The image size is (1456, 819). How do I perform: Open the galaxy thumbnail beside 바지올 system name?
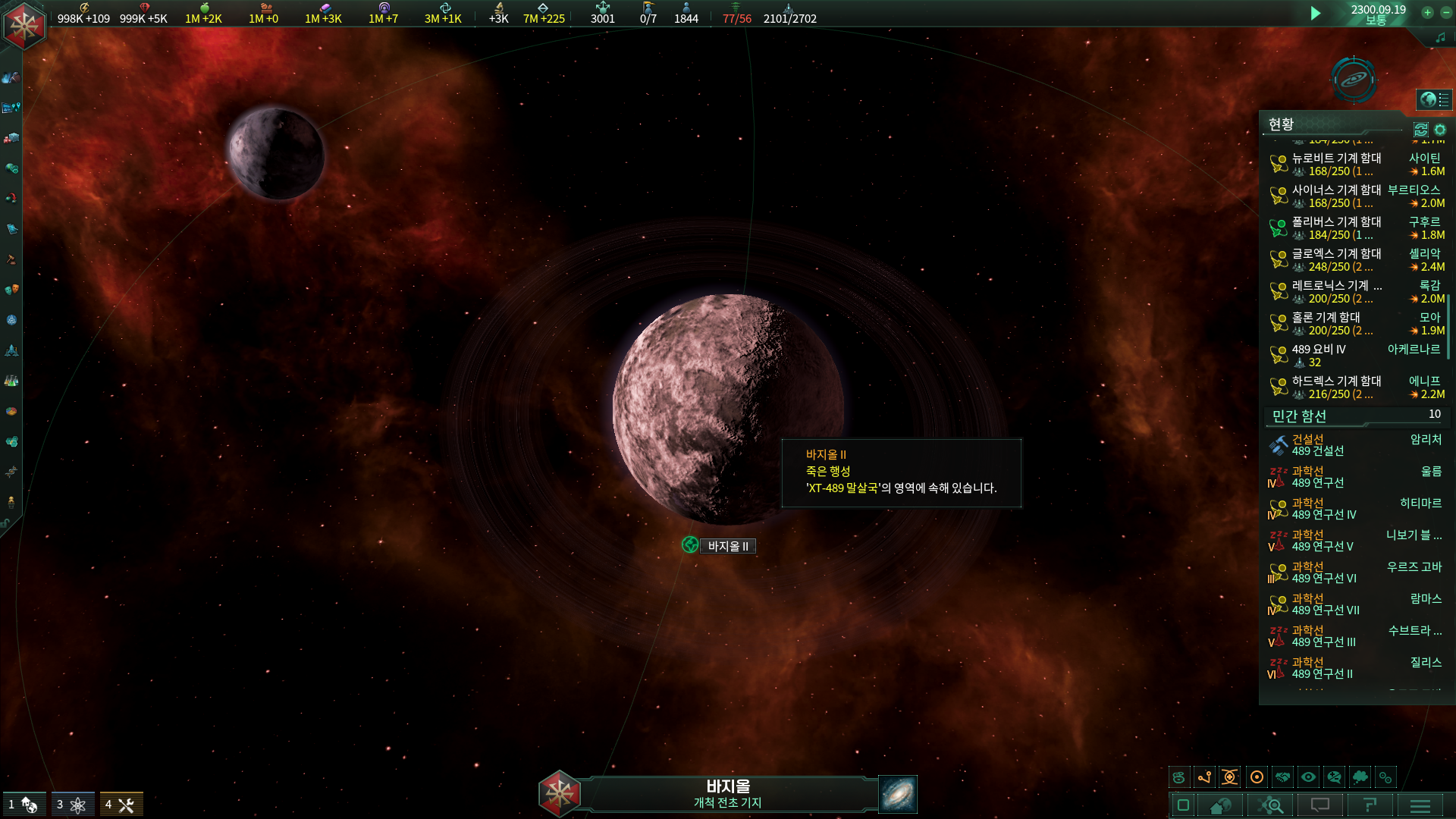pos(898,794)
